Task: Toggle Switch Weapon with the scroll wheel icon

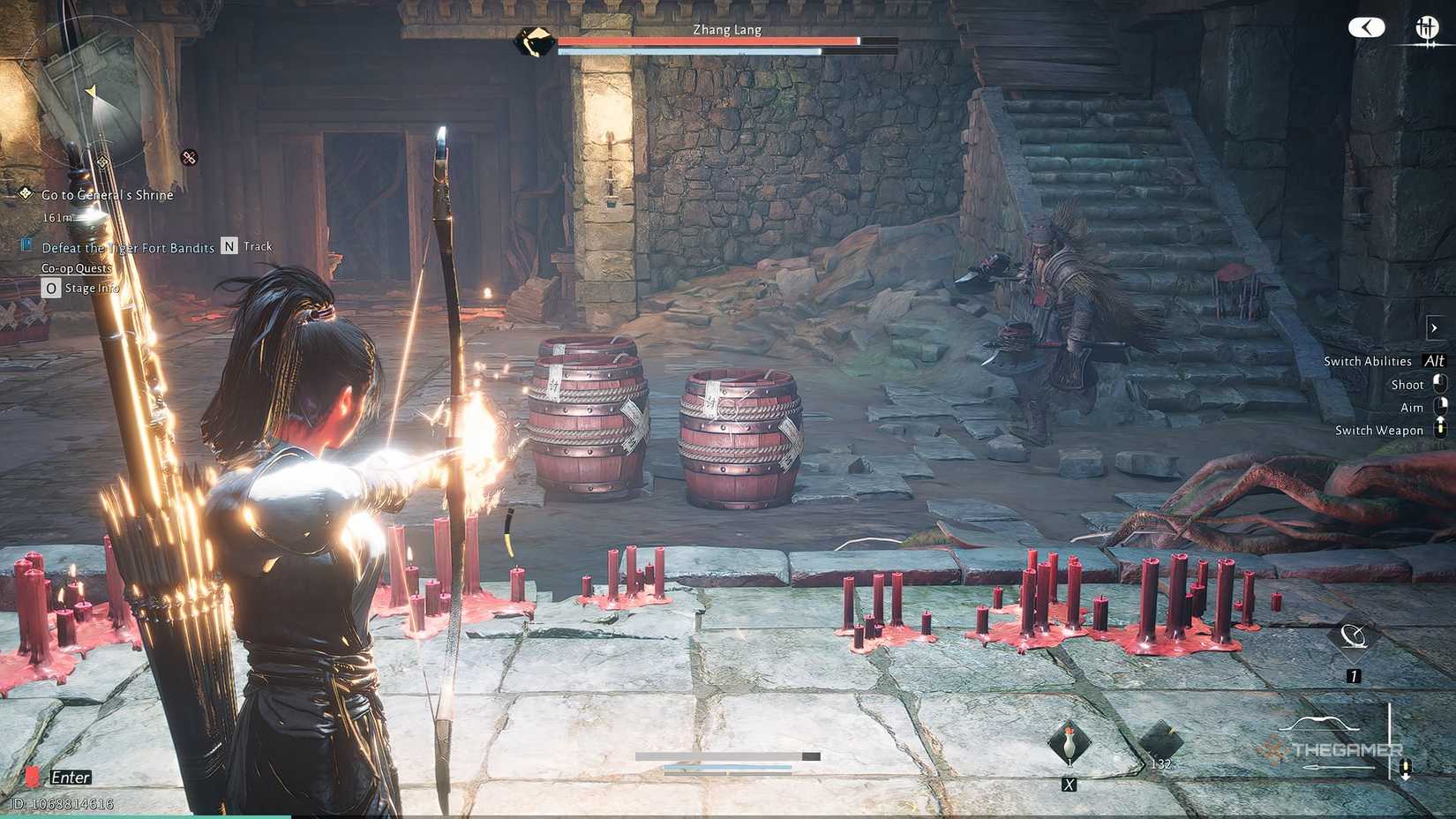Action: pos(1439,430)
